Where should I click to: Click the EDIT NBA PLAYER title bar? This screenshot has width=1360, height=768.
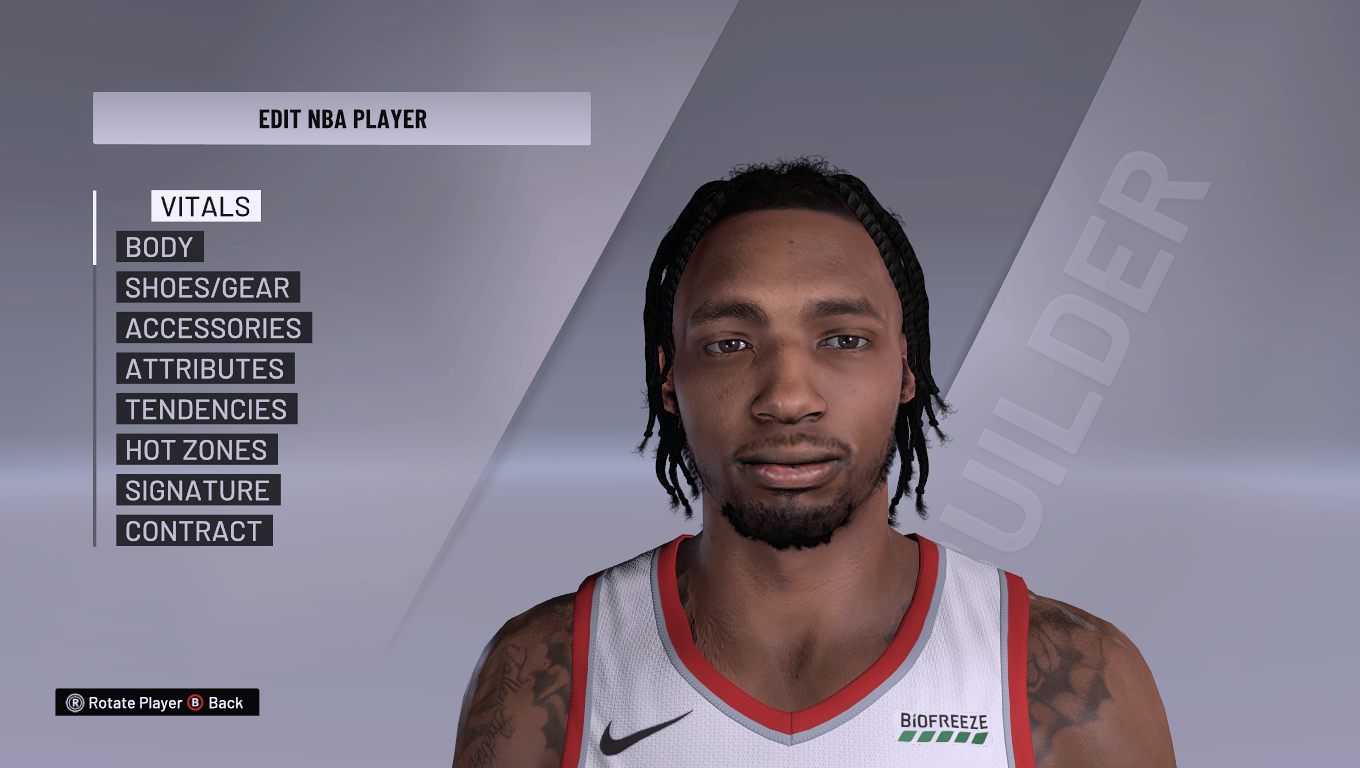point(341,117)
